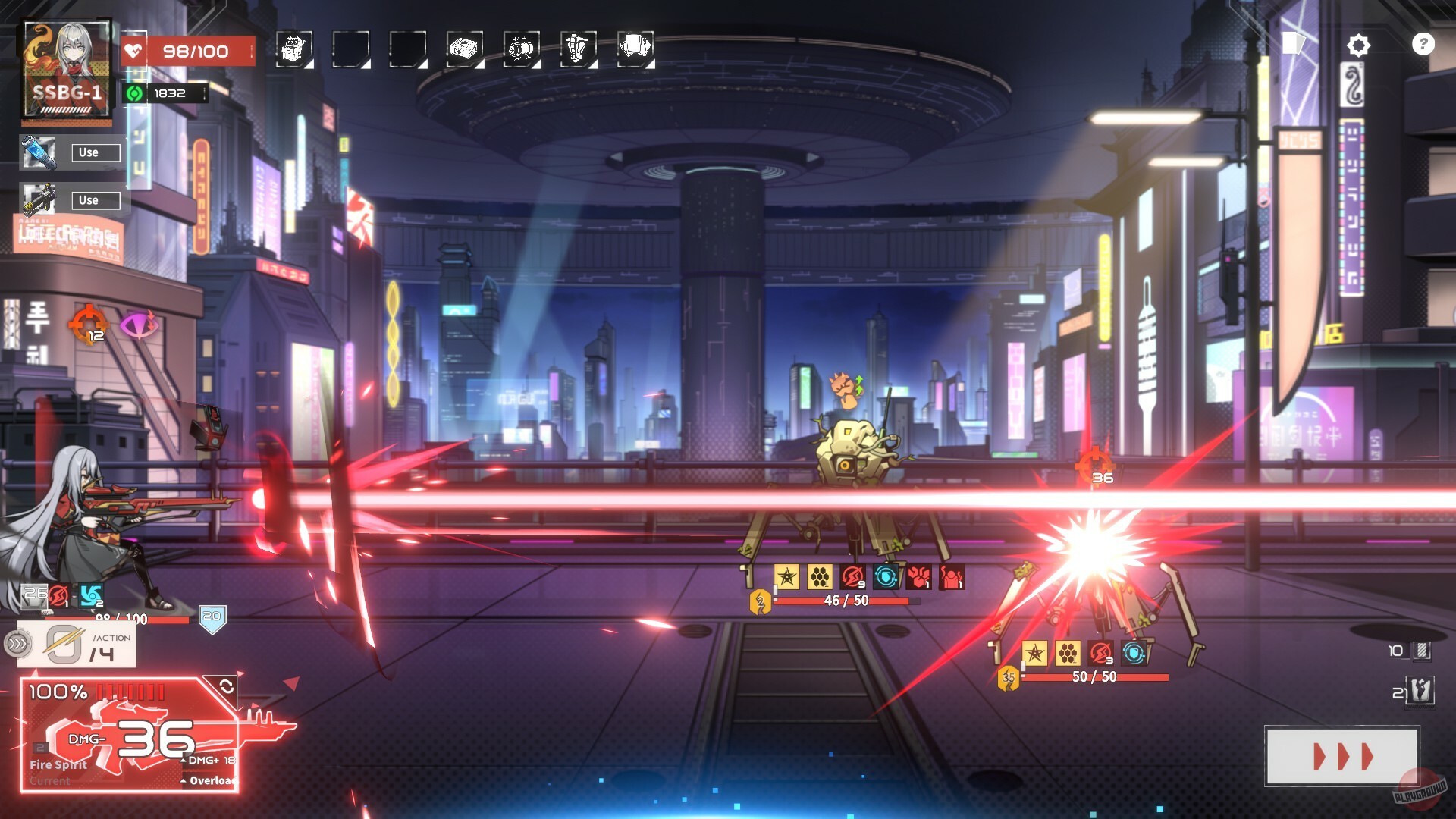
Task: Inspect the purple eye status icon
Action: click(140, 325)
